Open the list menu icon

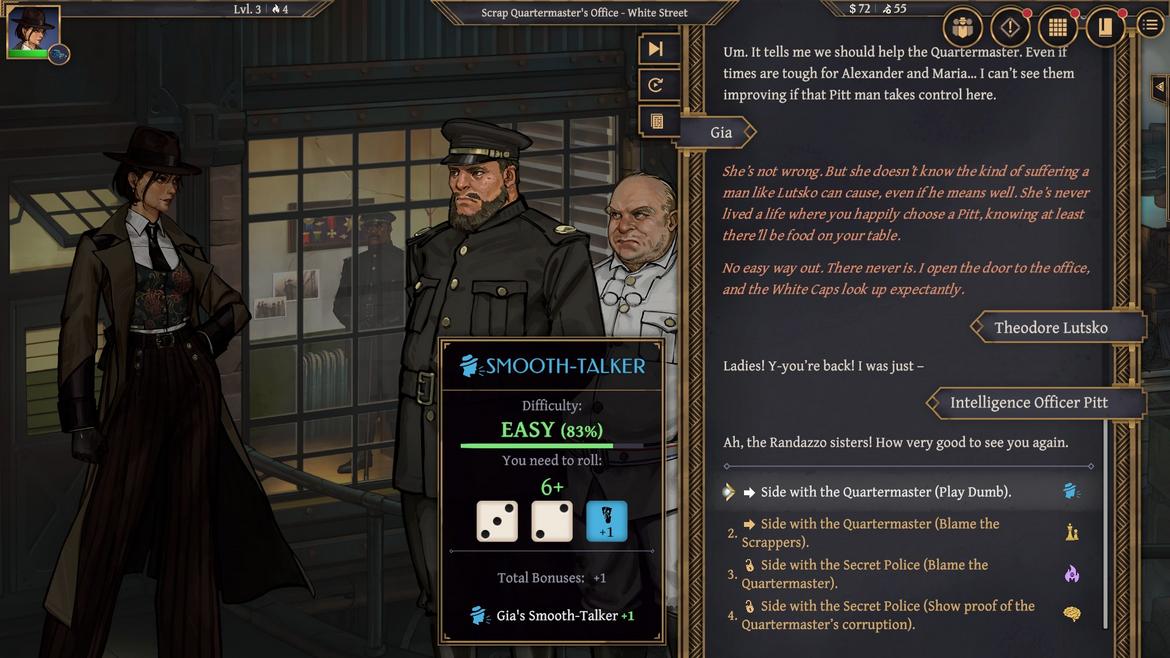click(x=1151, y=25)
